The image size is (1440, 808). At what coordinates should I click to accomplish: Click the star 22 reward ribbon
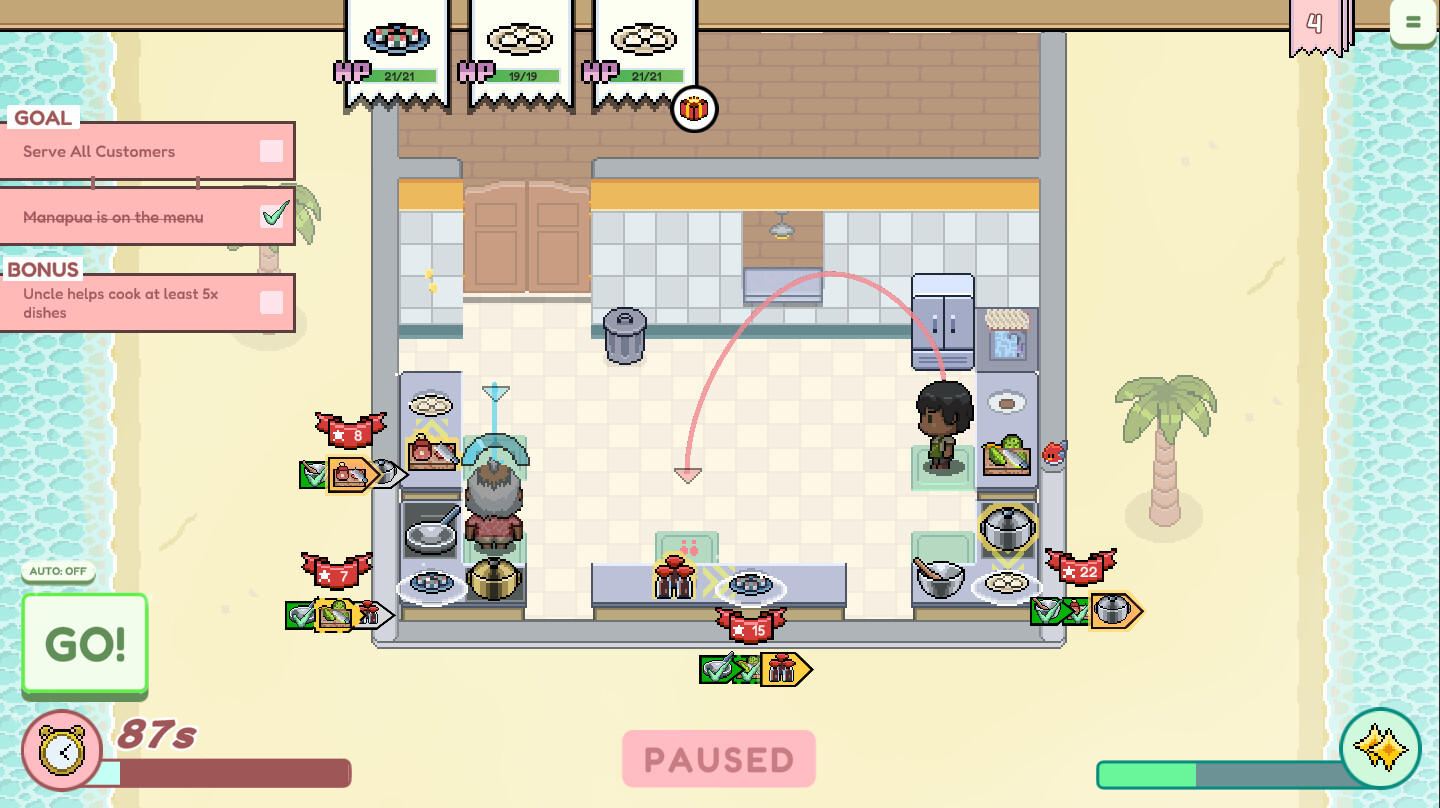[1083, 571]
